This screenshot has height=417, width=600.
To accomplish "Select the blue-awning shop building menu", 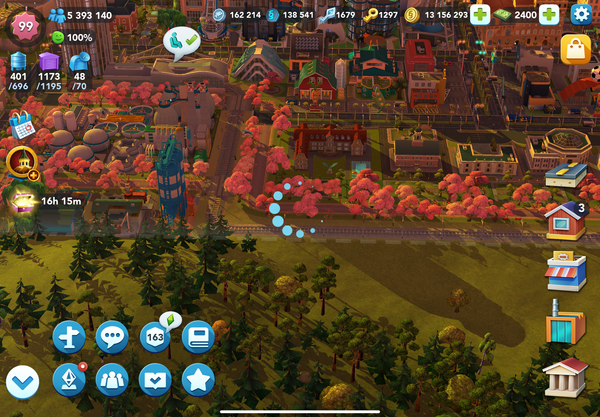I will pyautogui.click(x=565, y=271).
